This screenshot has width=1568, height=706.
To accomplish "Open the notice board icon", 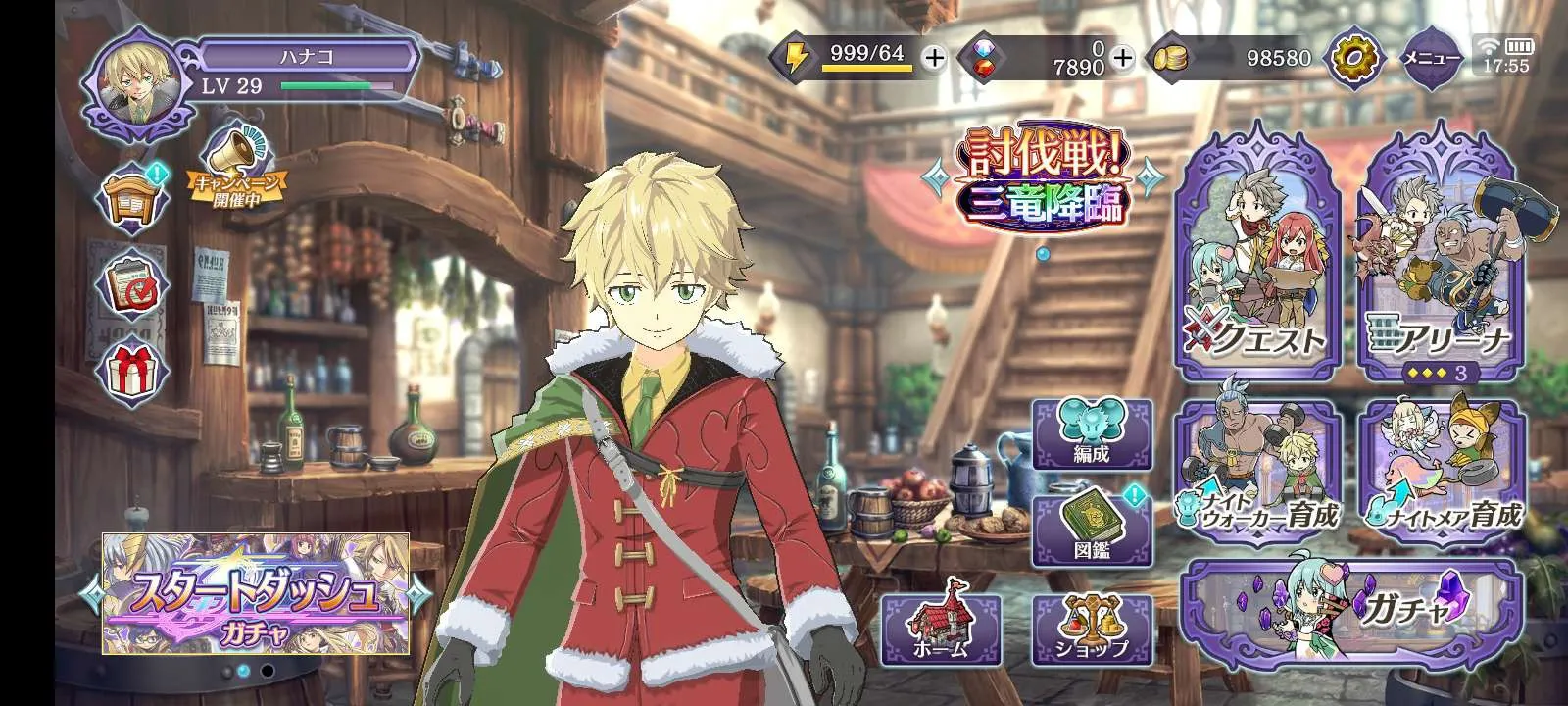I will click(x=132, y=203).
